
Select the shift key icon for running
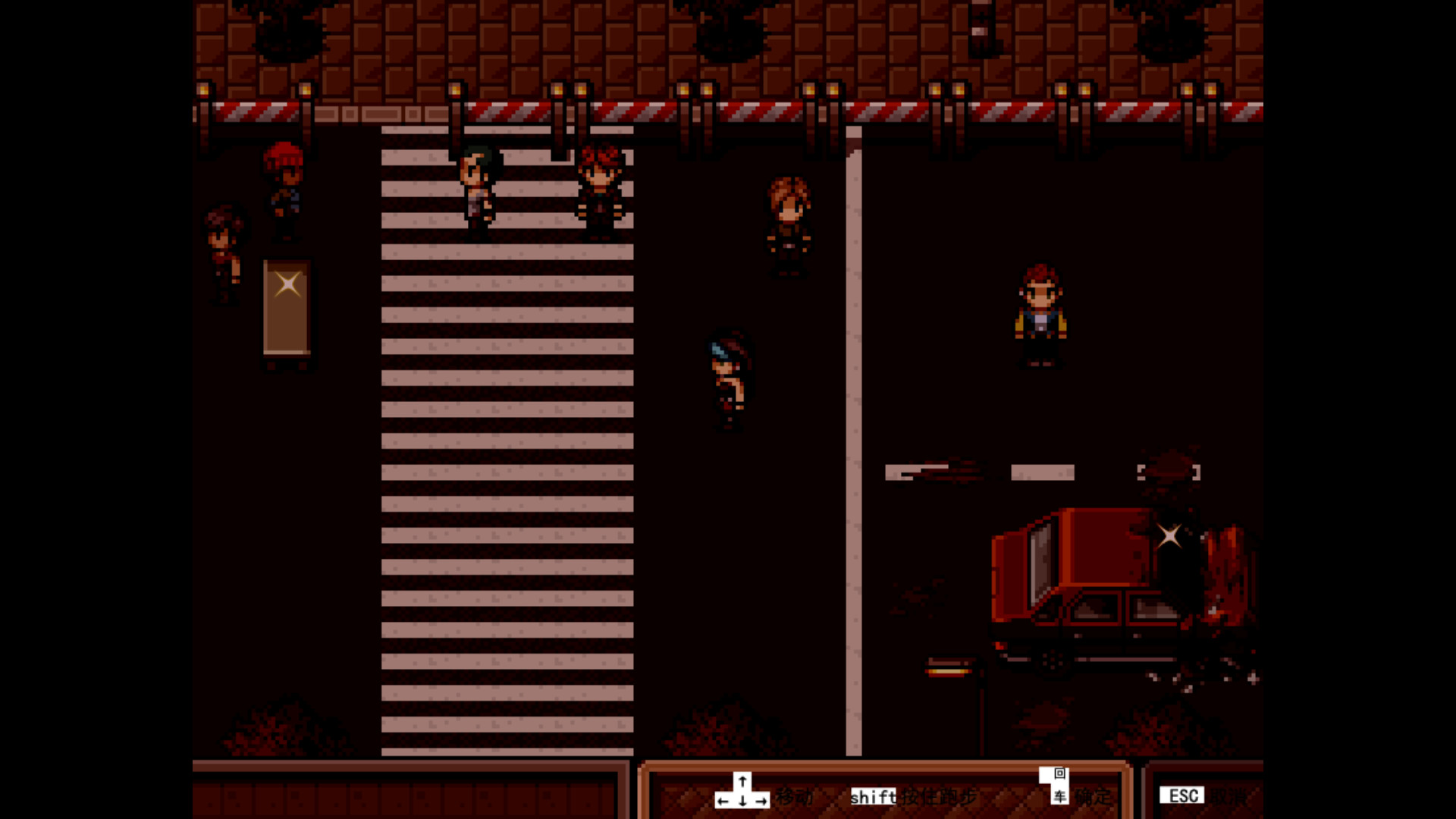[x=872, y=797]
